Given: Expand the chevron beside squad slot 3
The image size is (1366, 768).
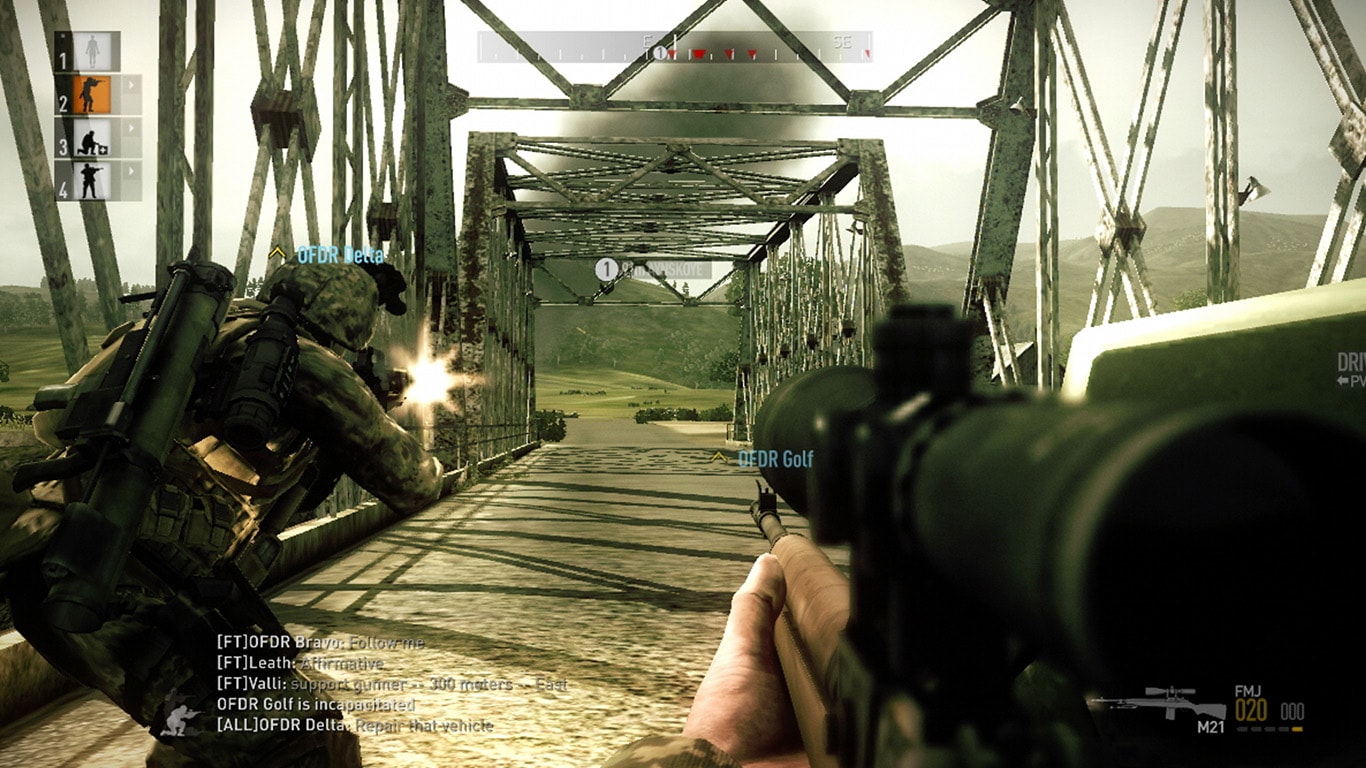Looking at the screenshot, I should 131,127.
